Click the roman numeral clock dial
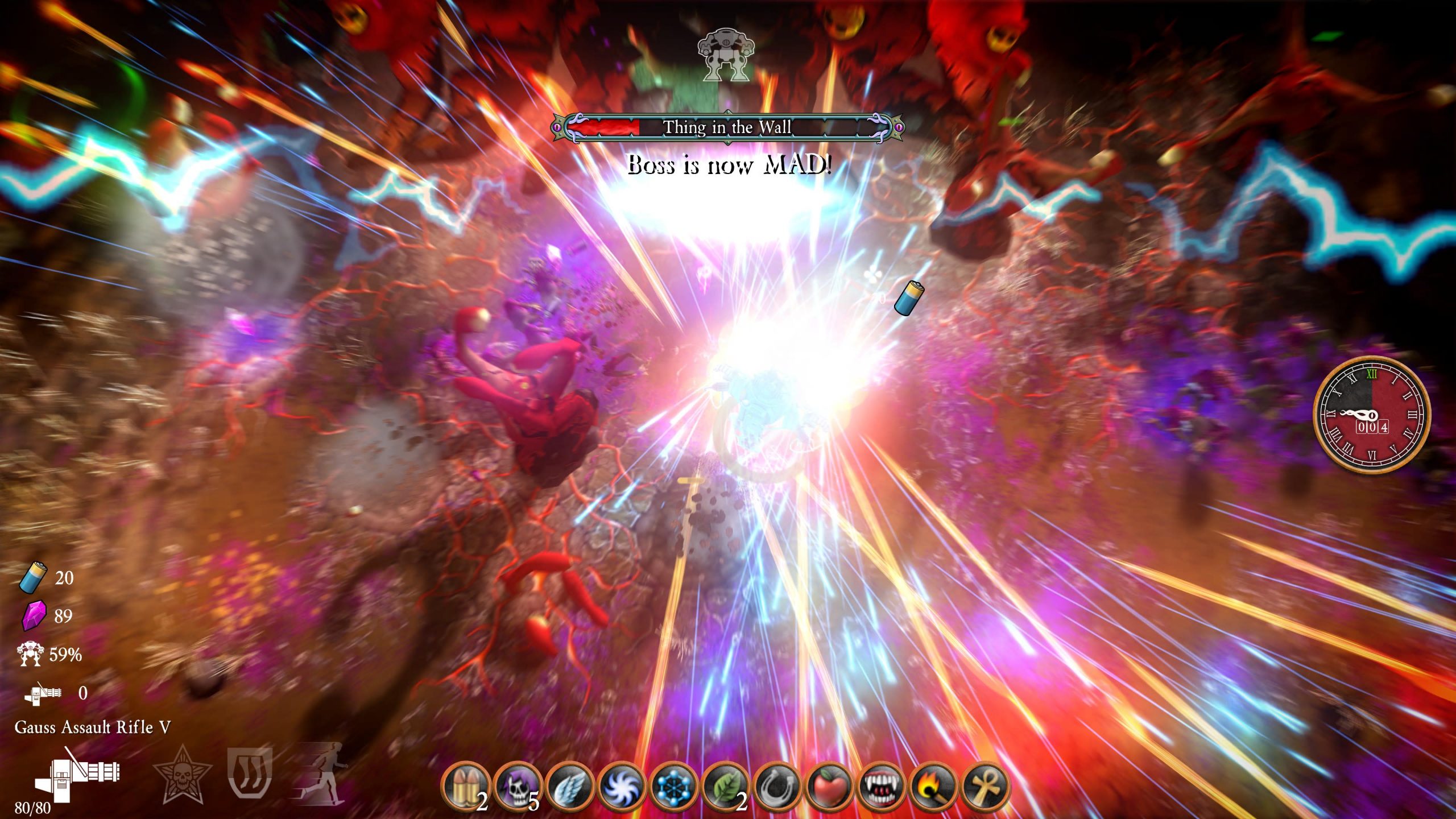1456x819 pixels. [x=1371, y=415]
